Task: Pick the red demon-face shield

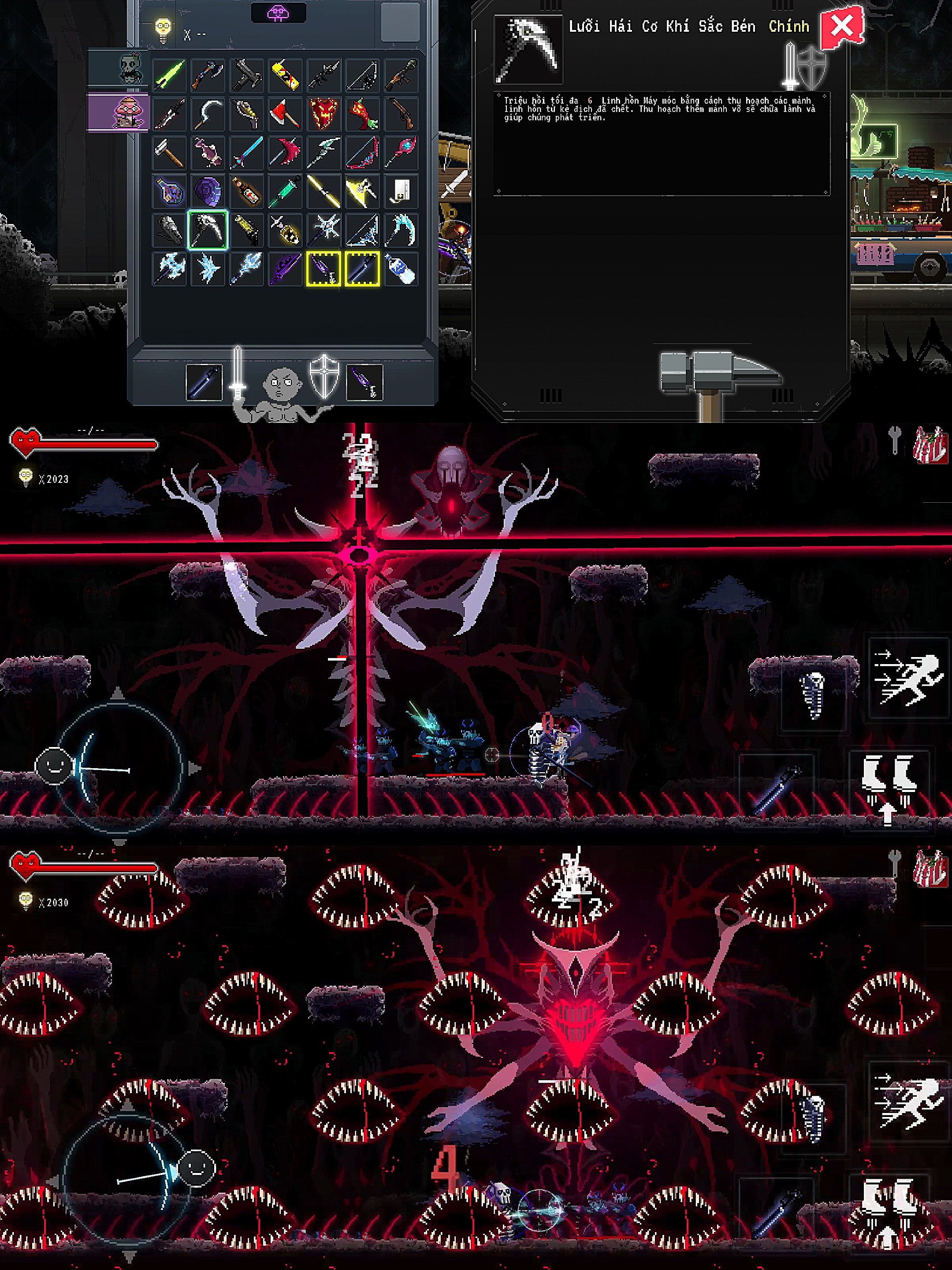Action: pyautogui.click(x=324, y=114)
